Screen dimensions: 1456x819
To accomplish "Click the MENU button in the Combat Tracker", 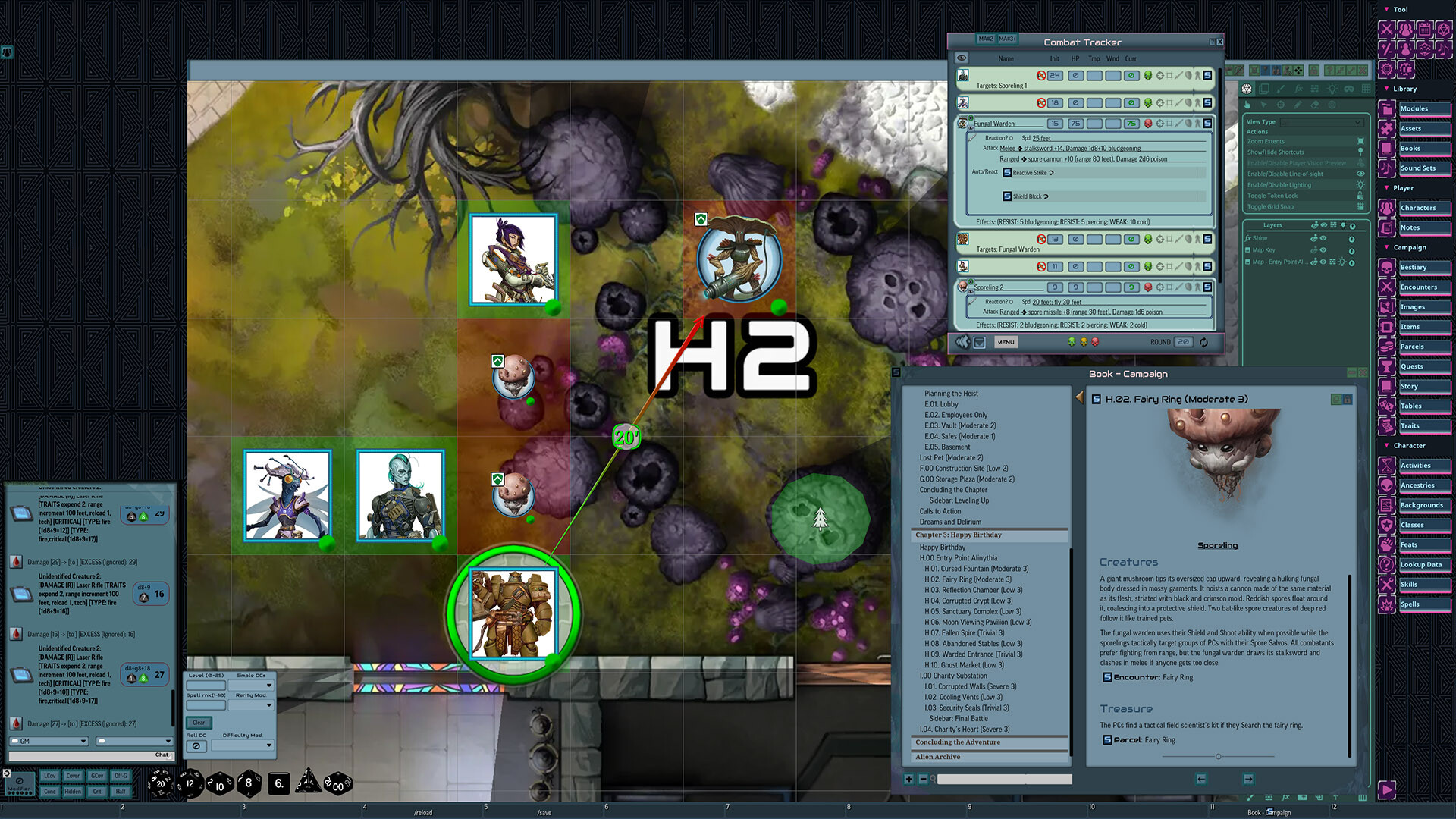I will 1006,341.
